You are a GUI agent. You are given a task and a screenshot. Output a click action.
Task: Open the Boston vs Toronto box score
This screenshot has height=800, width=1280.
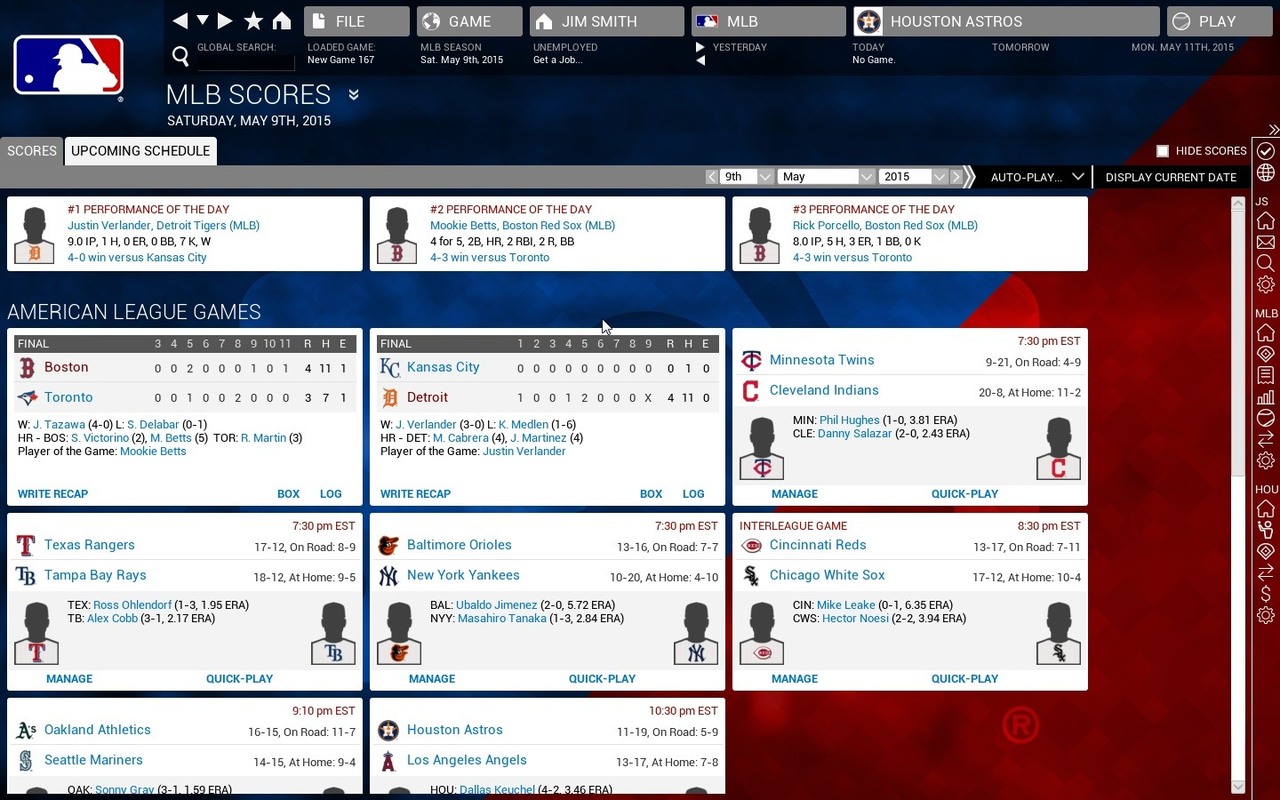288,494
